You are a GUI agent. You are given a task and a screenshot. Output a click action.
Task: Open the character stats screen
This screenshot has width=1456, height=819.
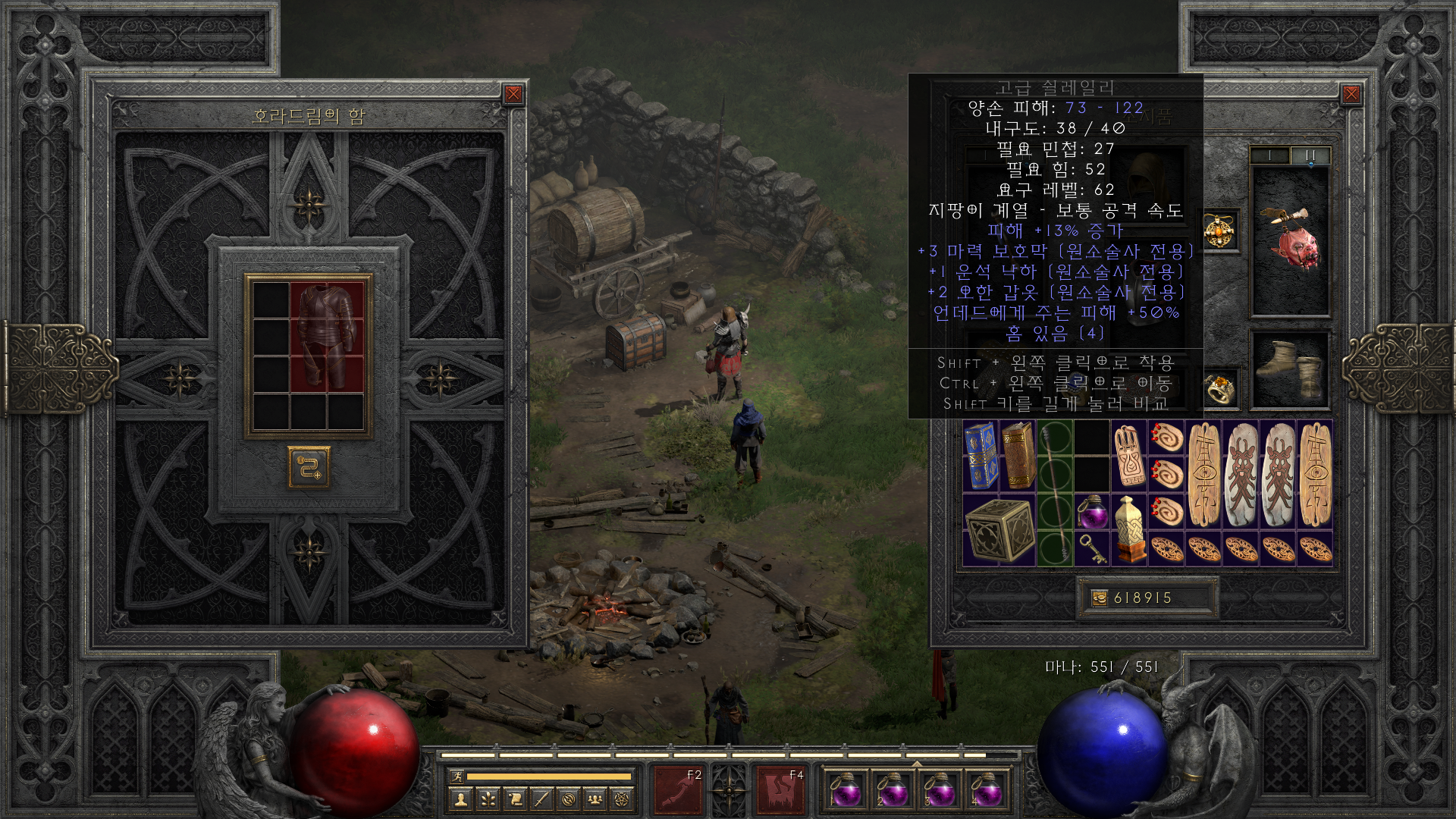tap(461, 799)
